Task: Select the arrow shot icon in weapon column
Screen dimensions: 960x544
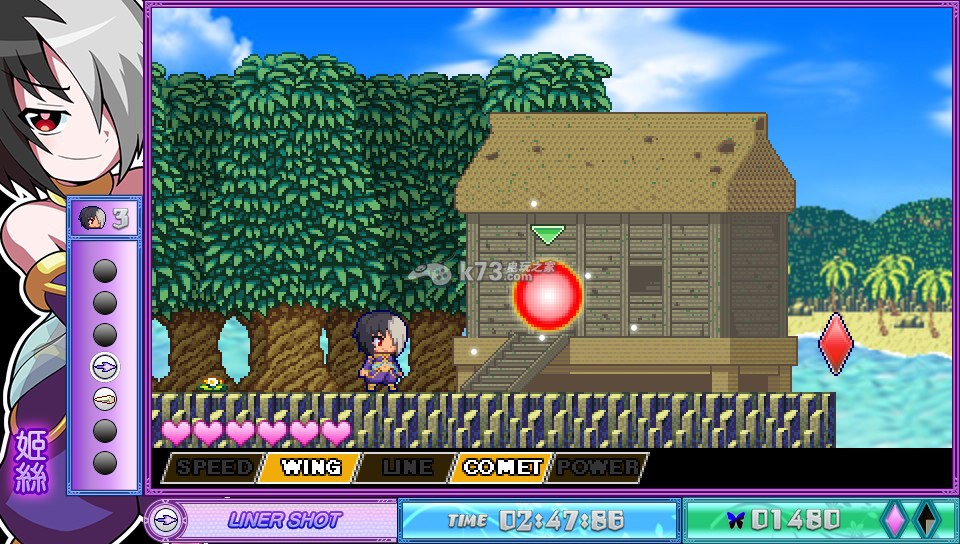Action: tap(105, 367)
